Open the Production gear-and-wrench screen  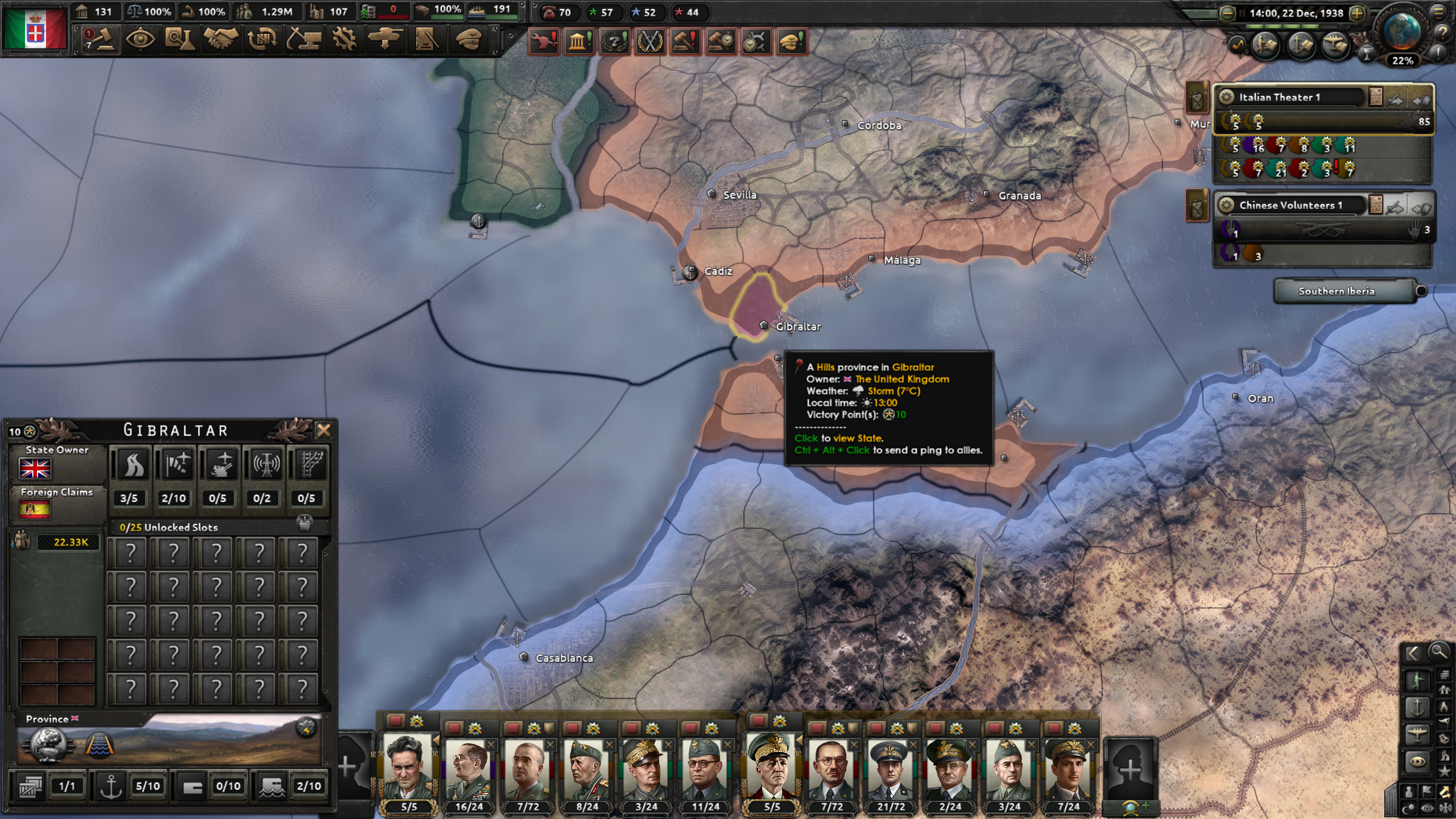tap(344, 40)
